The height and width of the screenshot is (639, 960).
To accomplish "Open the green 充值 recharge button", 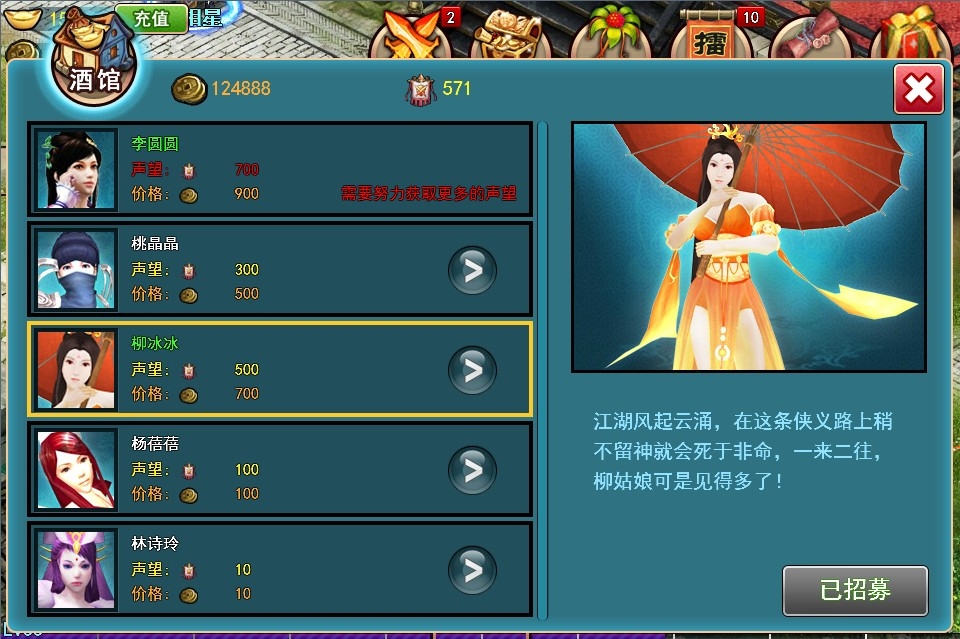I will (x=151, y=18).
